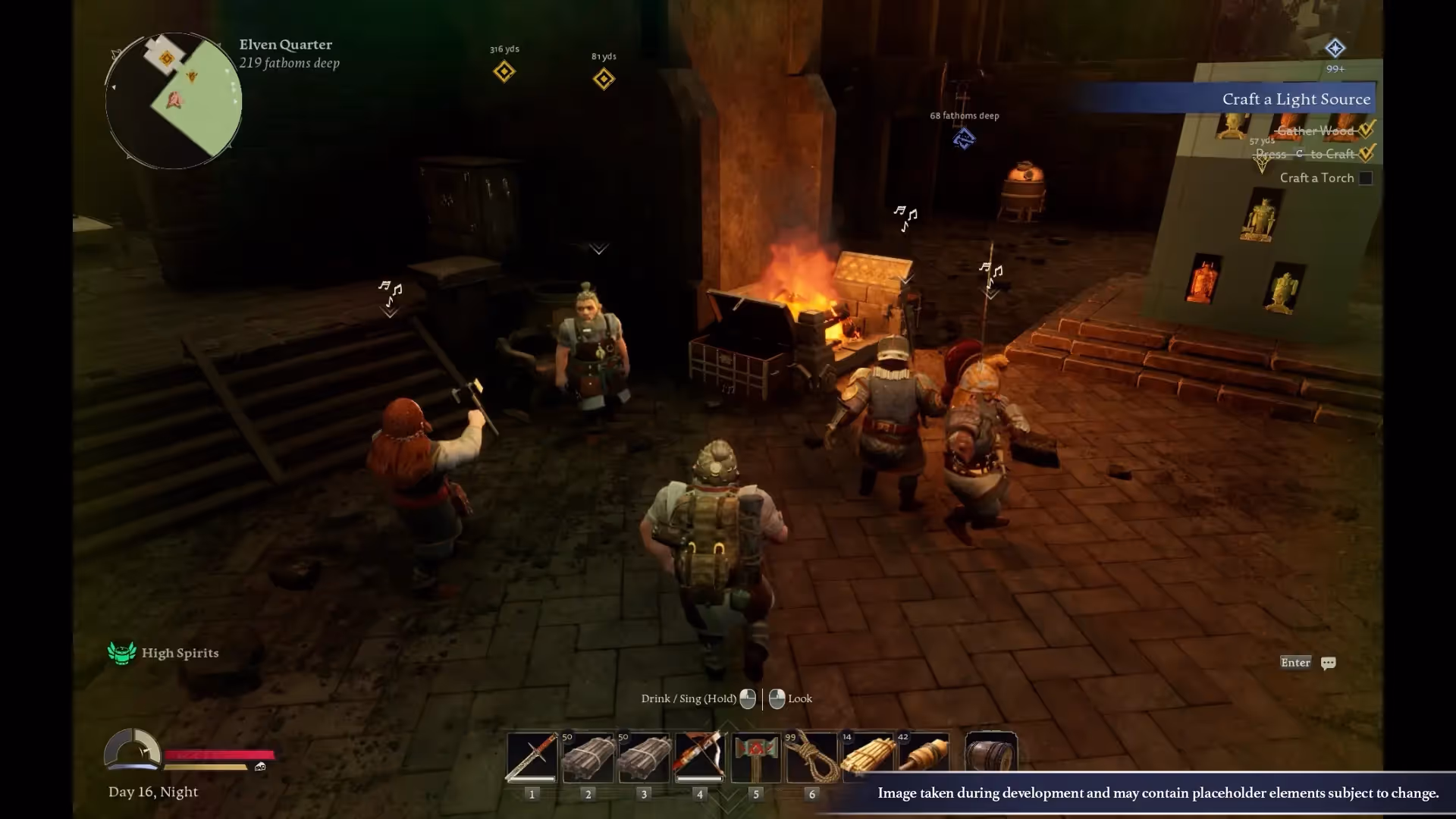Click the barrel item slot
The height and width of the screenshot is (819, 1456).
pyautogui.click(x=991, y=755)
